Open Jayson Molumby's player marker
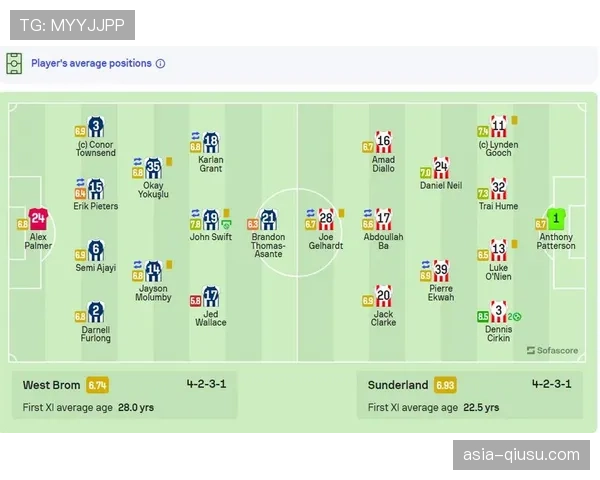 153,270
